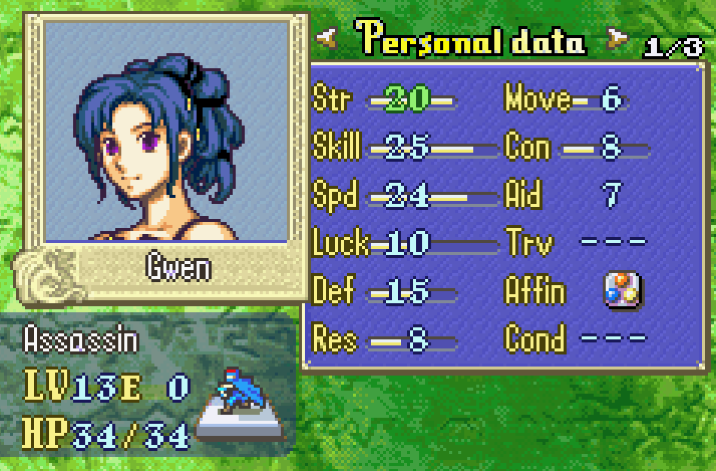Click the left page arrow beside Personal data
This screenshot has height=471, width=716.
[x=324, y=40]
